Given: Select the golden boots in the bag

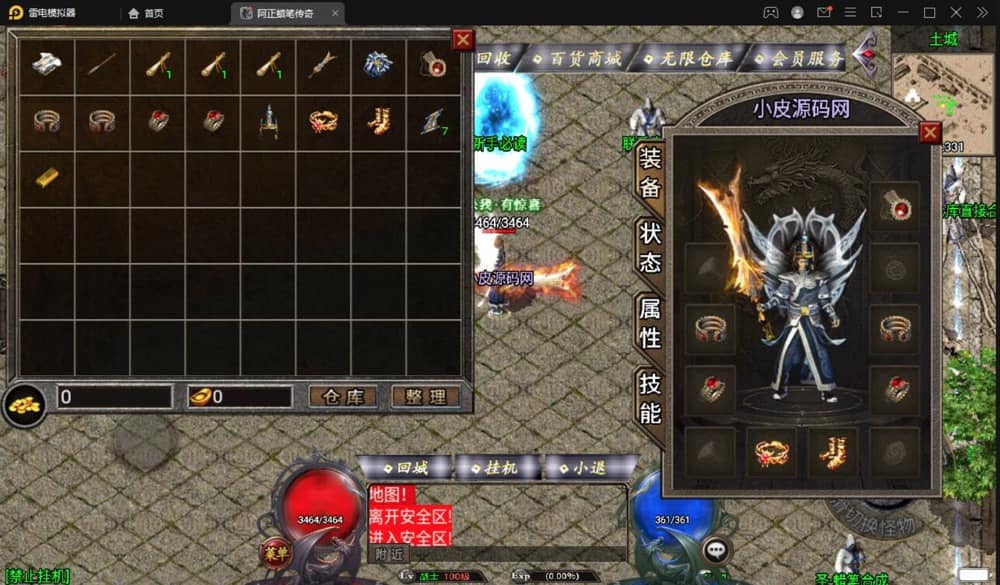Looking at the screenshot, I should [x=379, y=122].
